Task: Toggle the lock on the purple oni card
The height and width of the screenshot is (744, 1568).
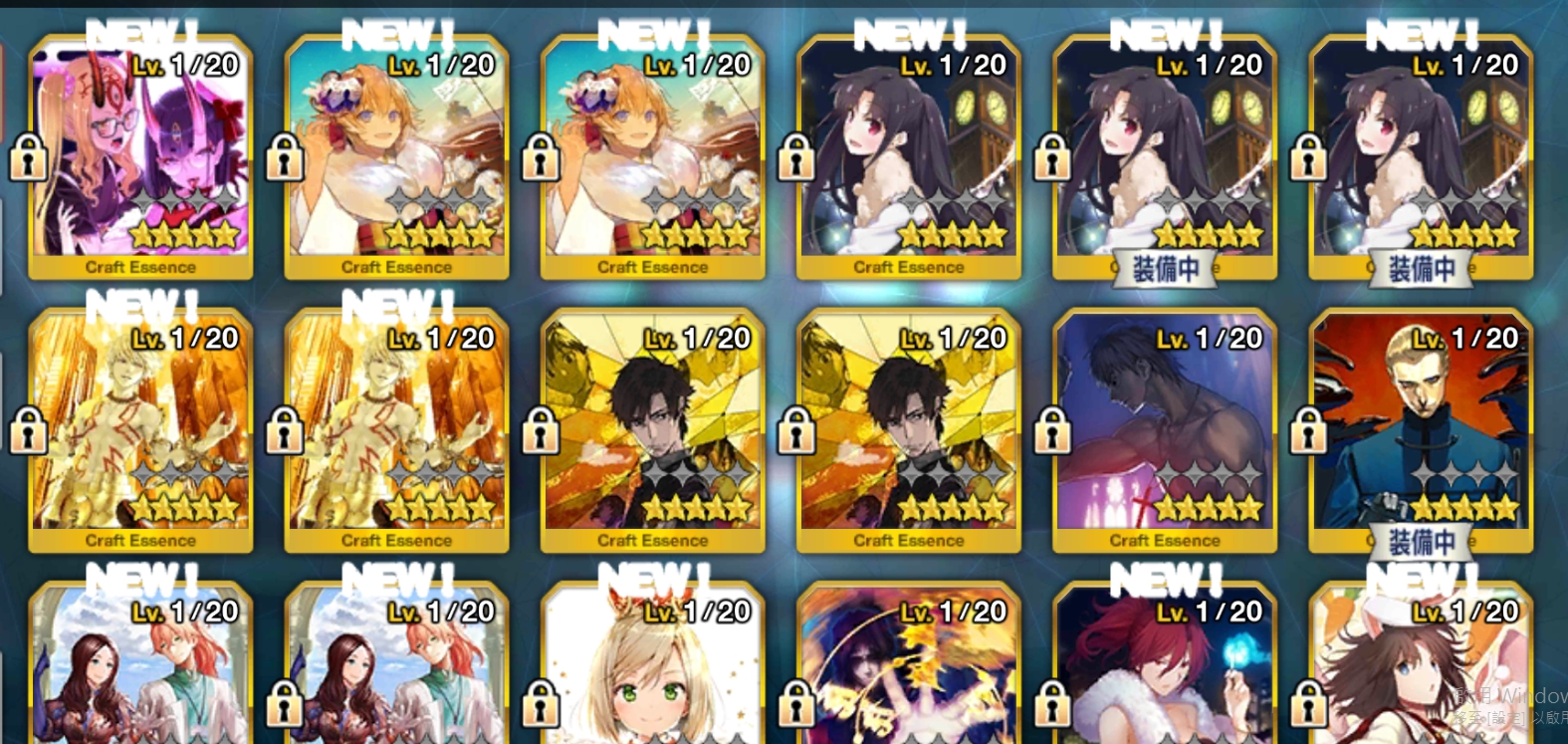Action: [x=29, y=157]
